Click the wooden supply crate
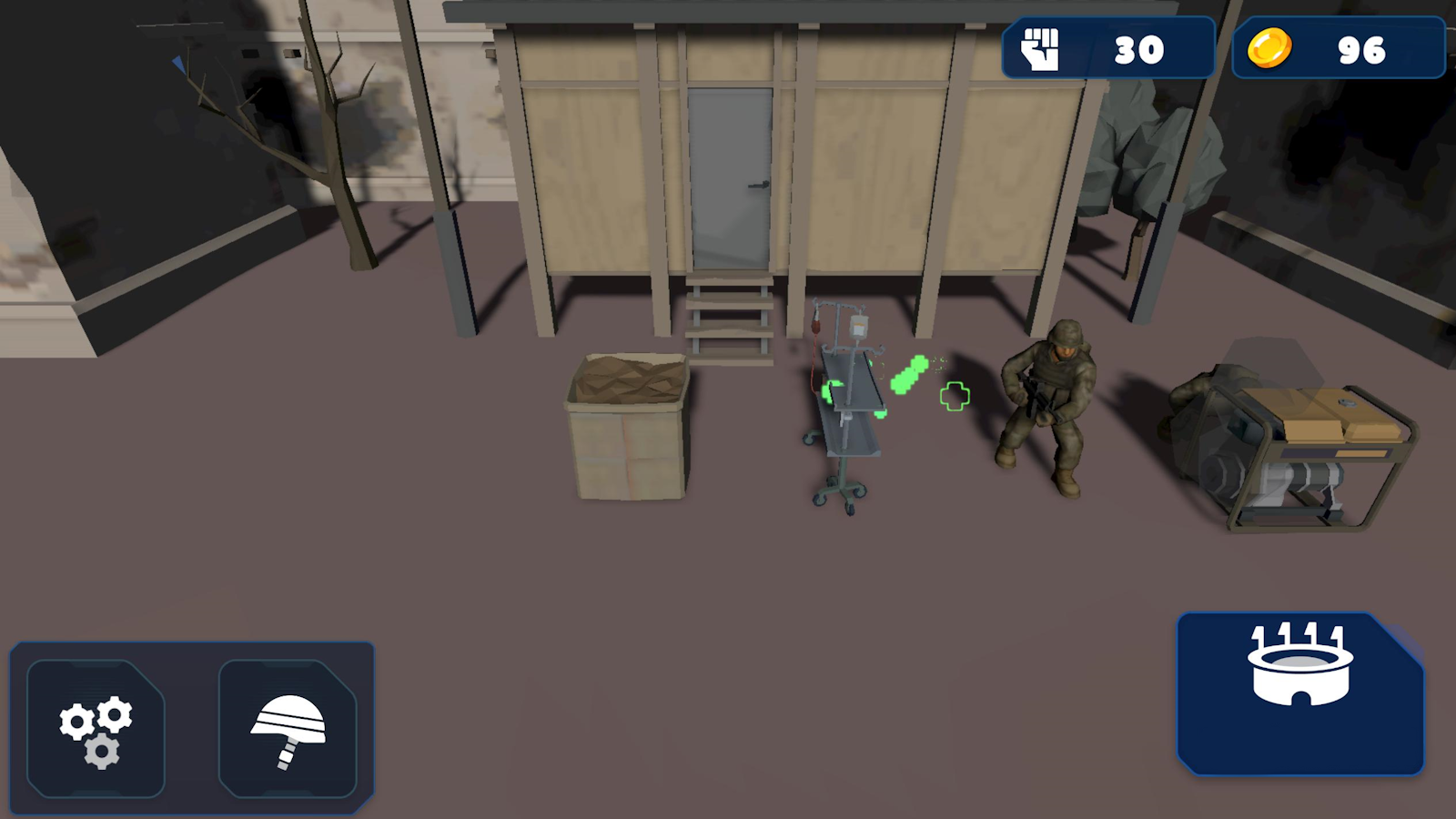 point(628,428)
